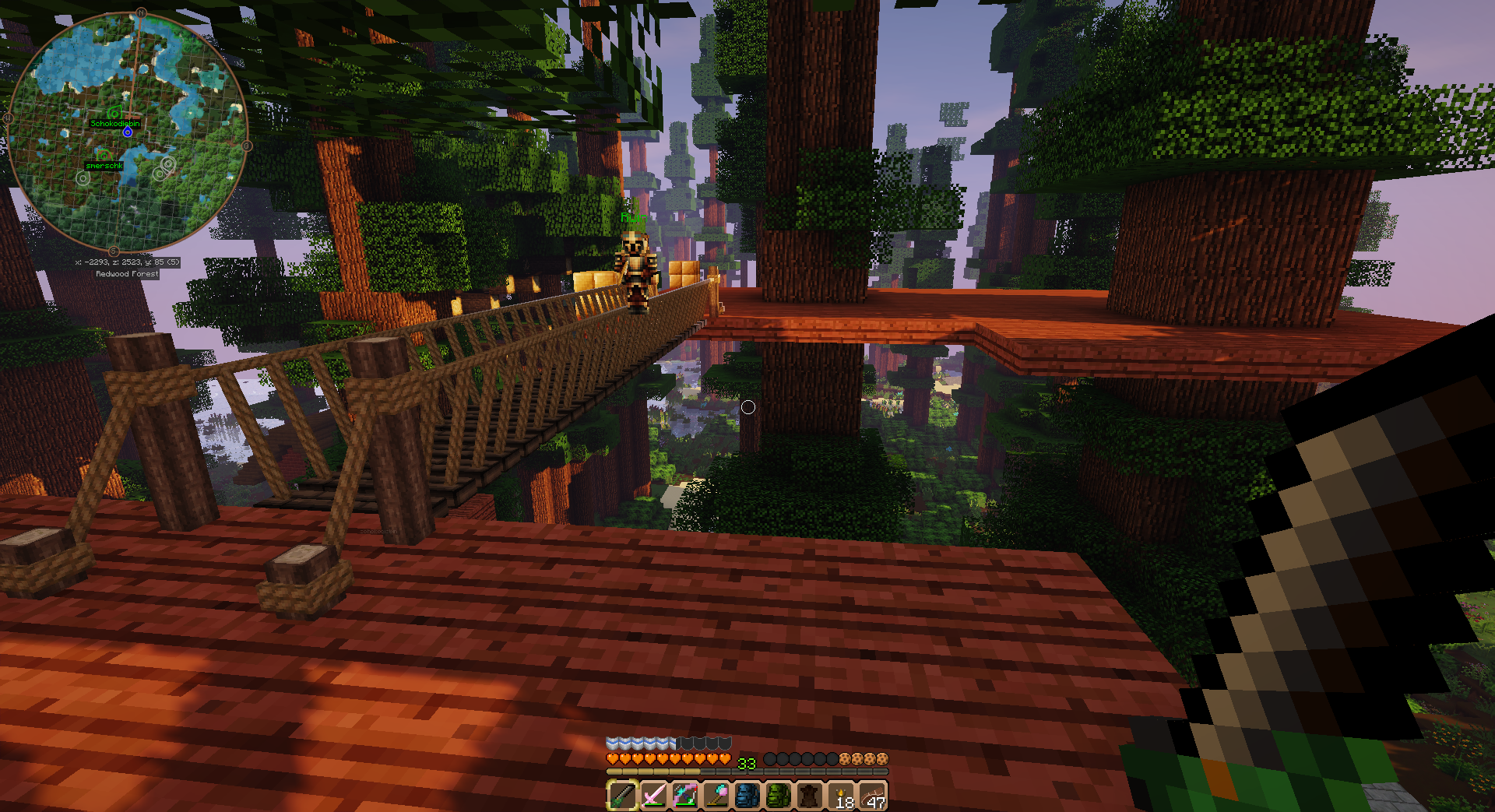1495x812 pixels.
Task: Click the Schokodiebin player marker on minimap
Action: (x=114, y=114)
